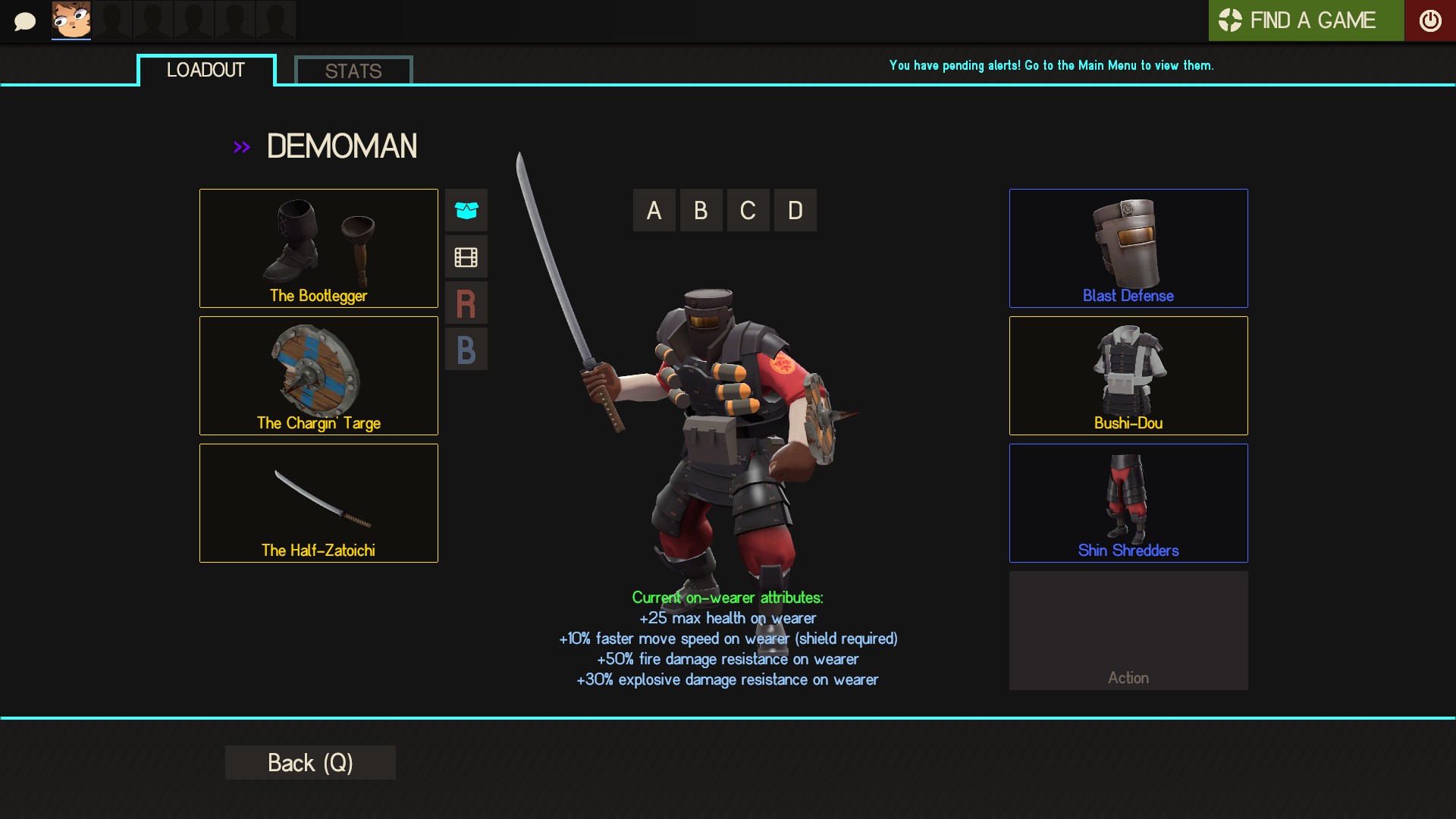Click the cyan open-box icon button
1456x819 pixels.
pos(466,210)
